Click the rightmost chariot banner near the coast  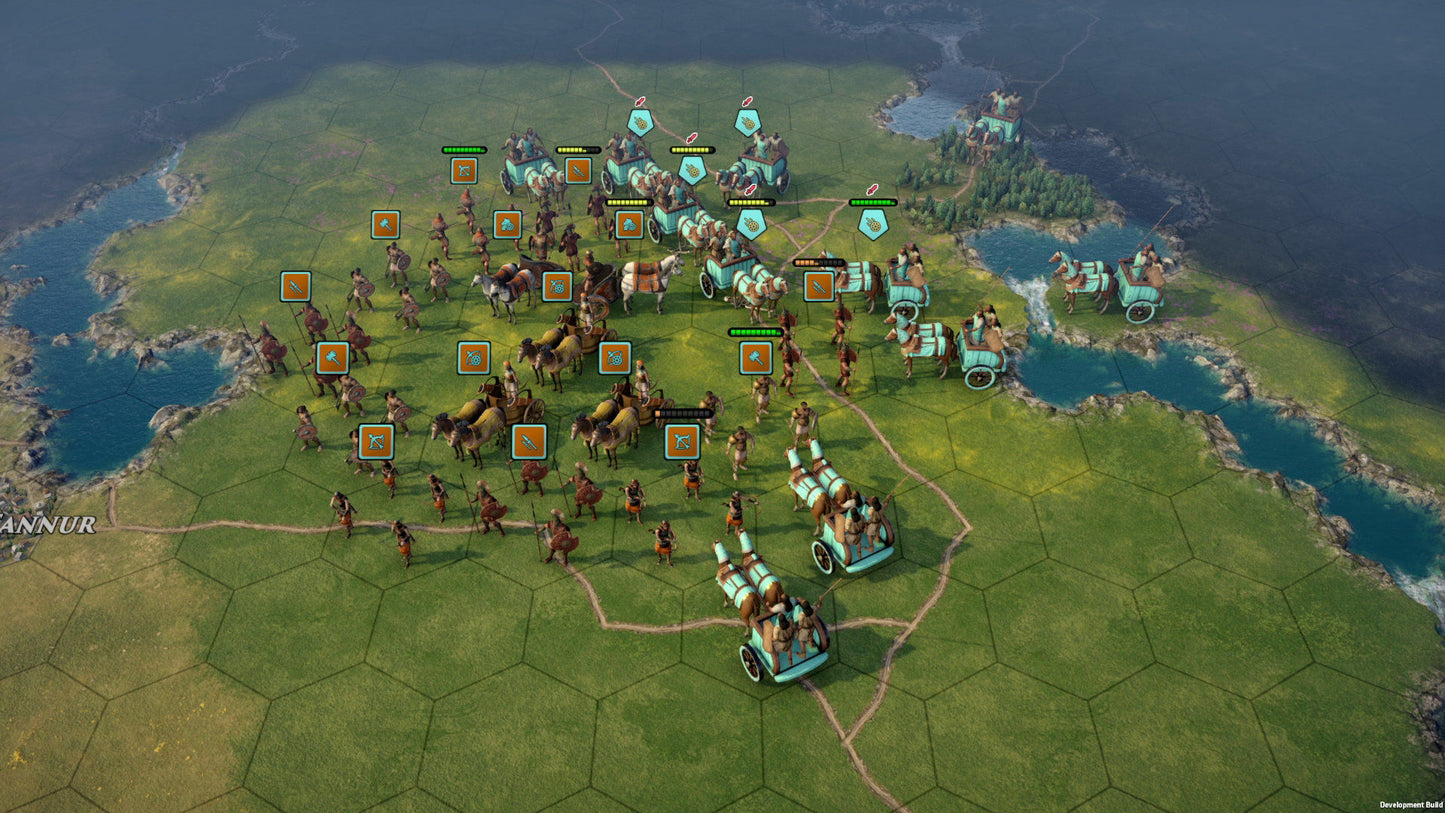(872, 225)
